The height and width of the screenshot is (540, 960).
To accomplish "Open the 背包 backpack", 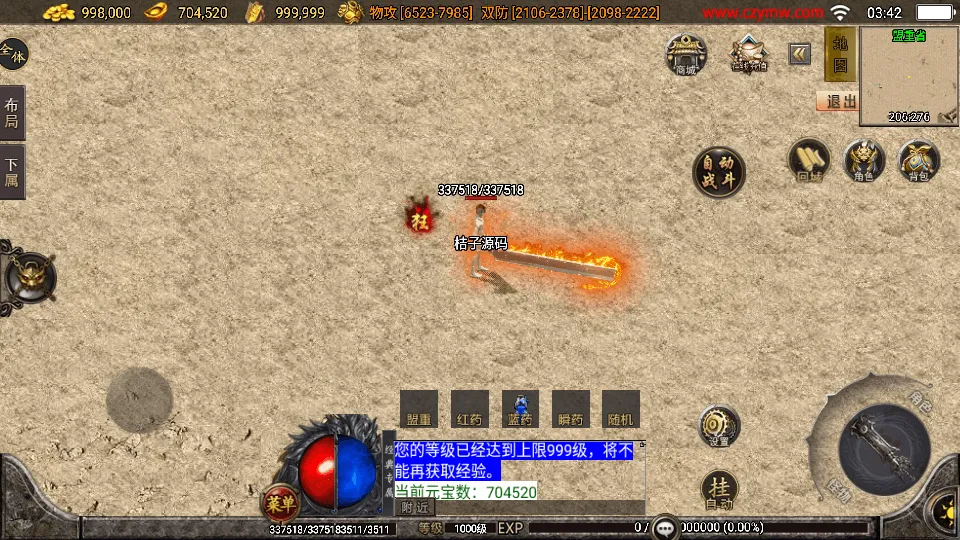I will pyautogui.click(x=918, y=161).
